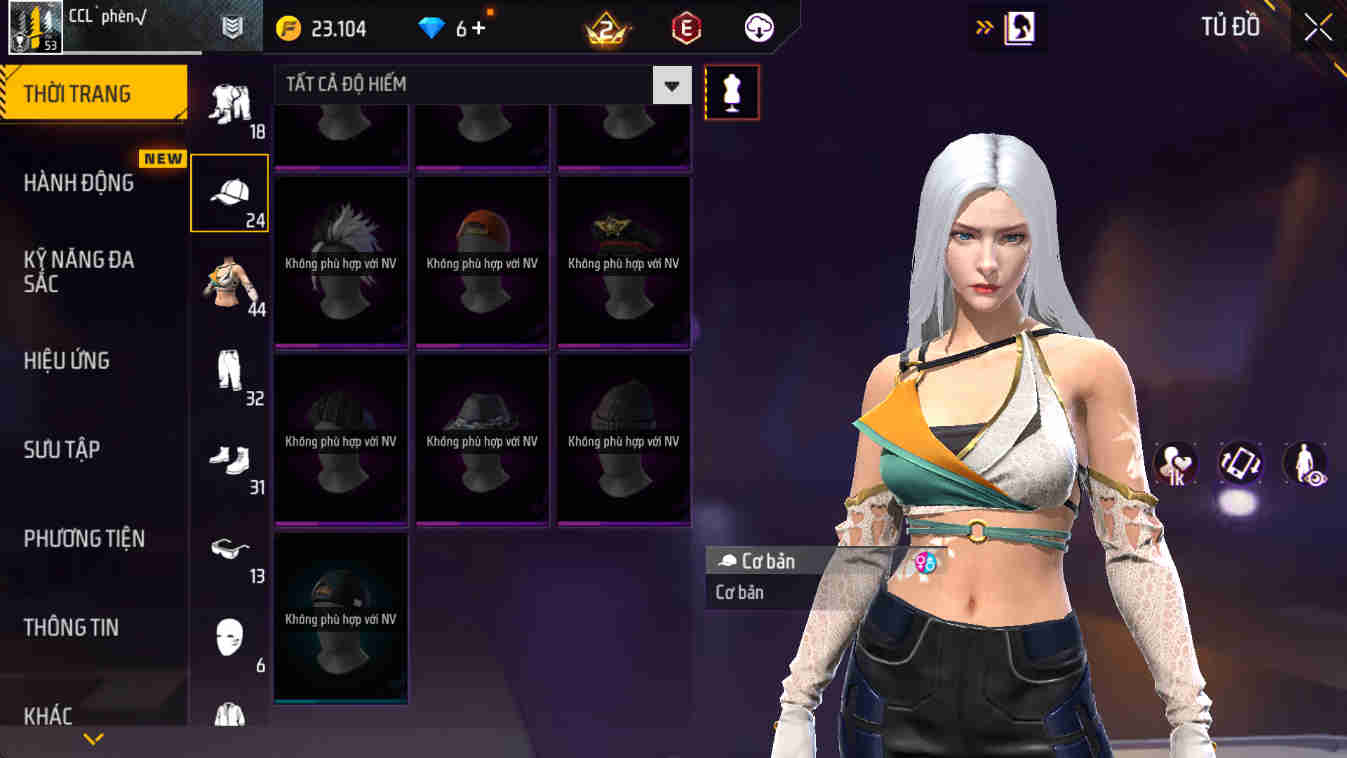
Task: Open the cloud download icon in the top bar
Action: pyautogui.click(x=757, y=27)
